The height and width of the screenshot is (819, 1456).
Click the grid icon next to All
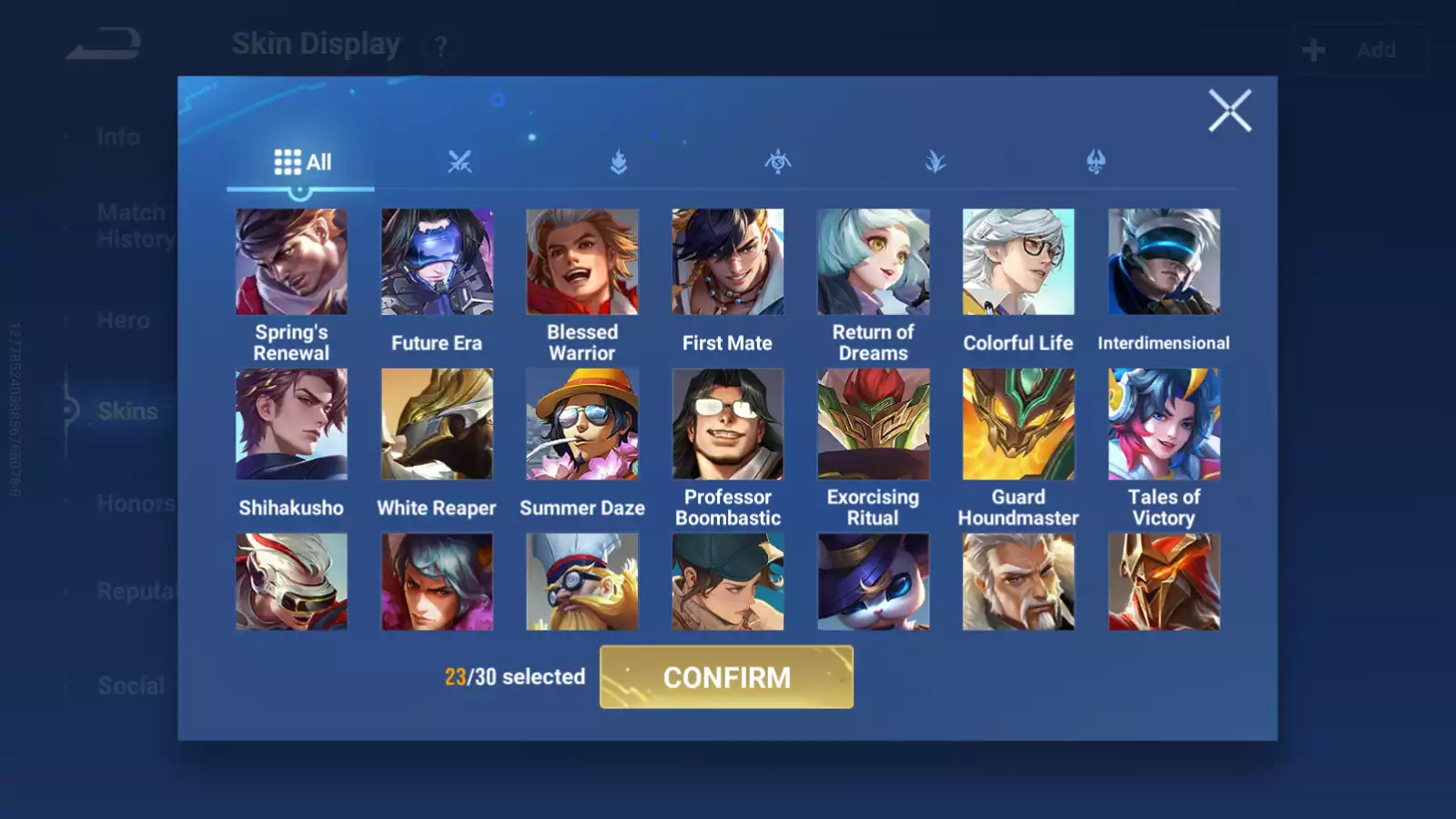pos(287,161)
